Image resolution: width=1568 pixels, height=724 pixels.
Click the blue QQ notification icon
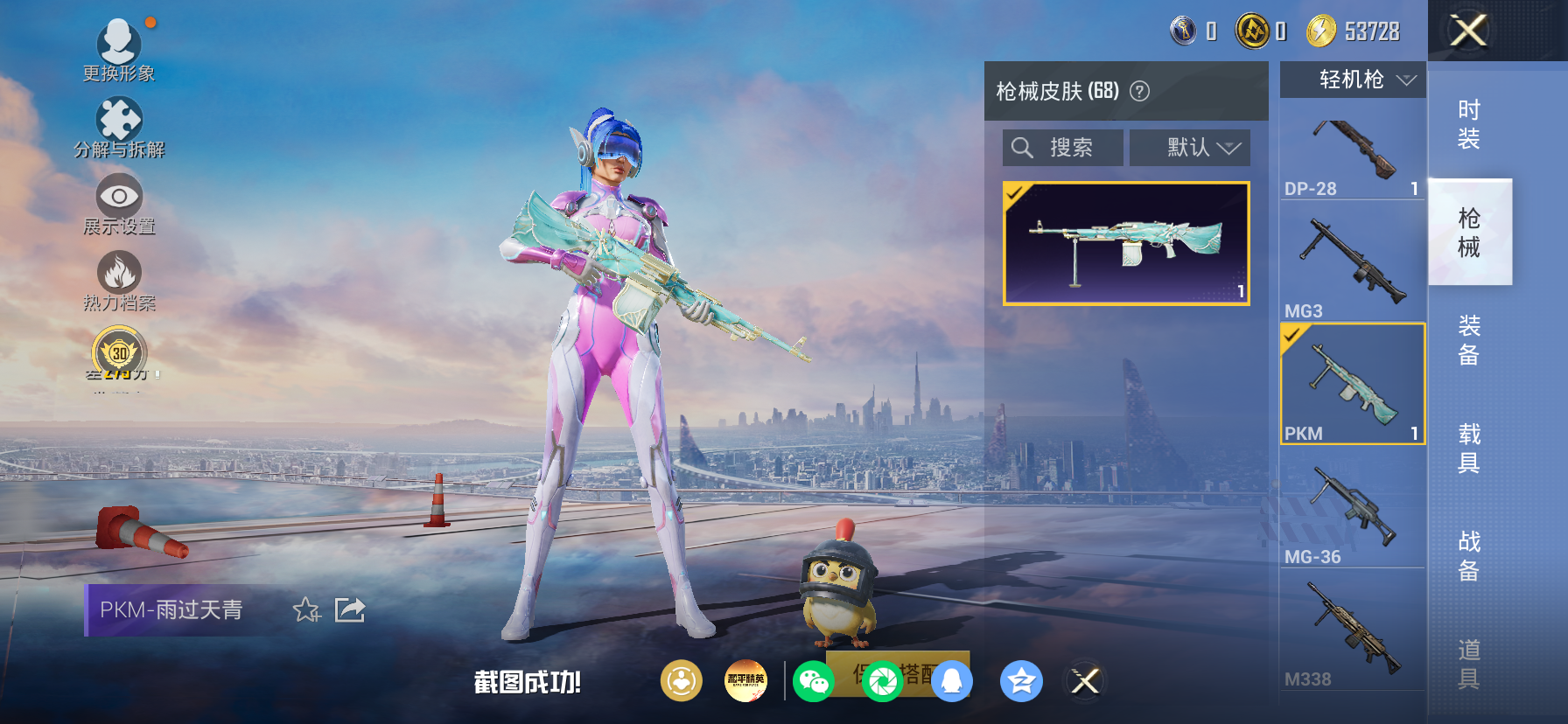[x=953, y=681]
